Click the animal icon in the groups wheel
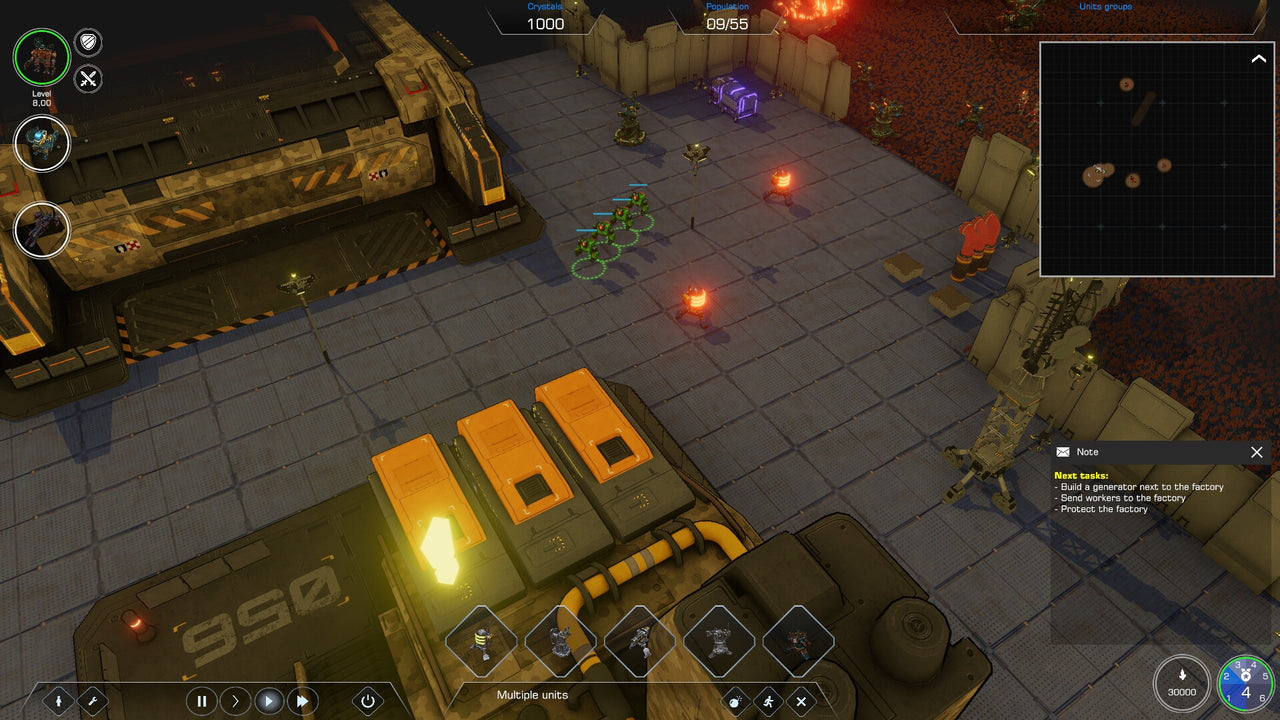Image resolution: width=1280 pixels, height=720 pixels. tap(1246, 674)
